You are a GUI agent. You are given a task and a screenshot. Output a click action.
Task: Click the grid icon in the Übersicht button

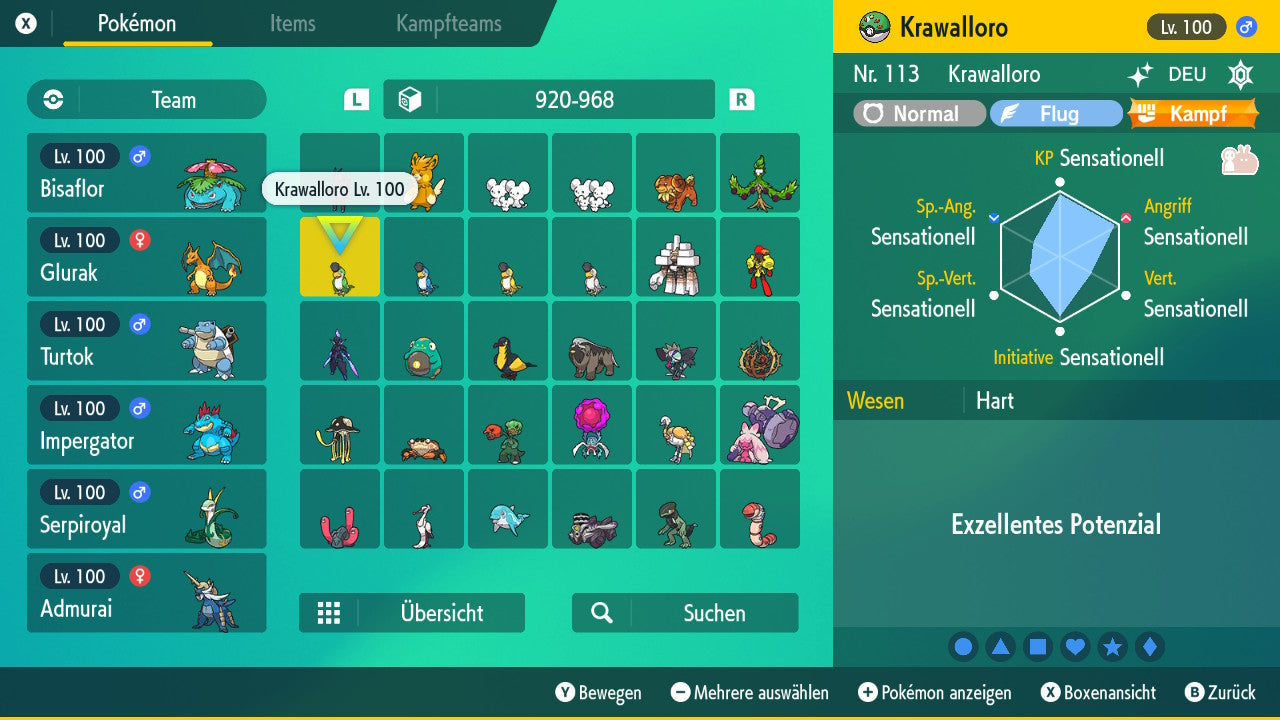(x=329, y=612)
